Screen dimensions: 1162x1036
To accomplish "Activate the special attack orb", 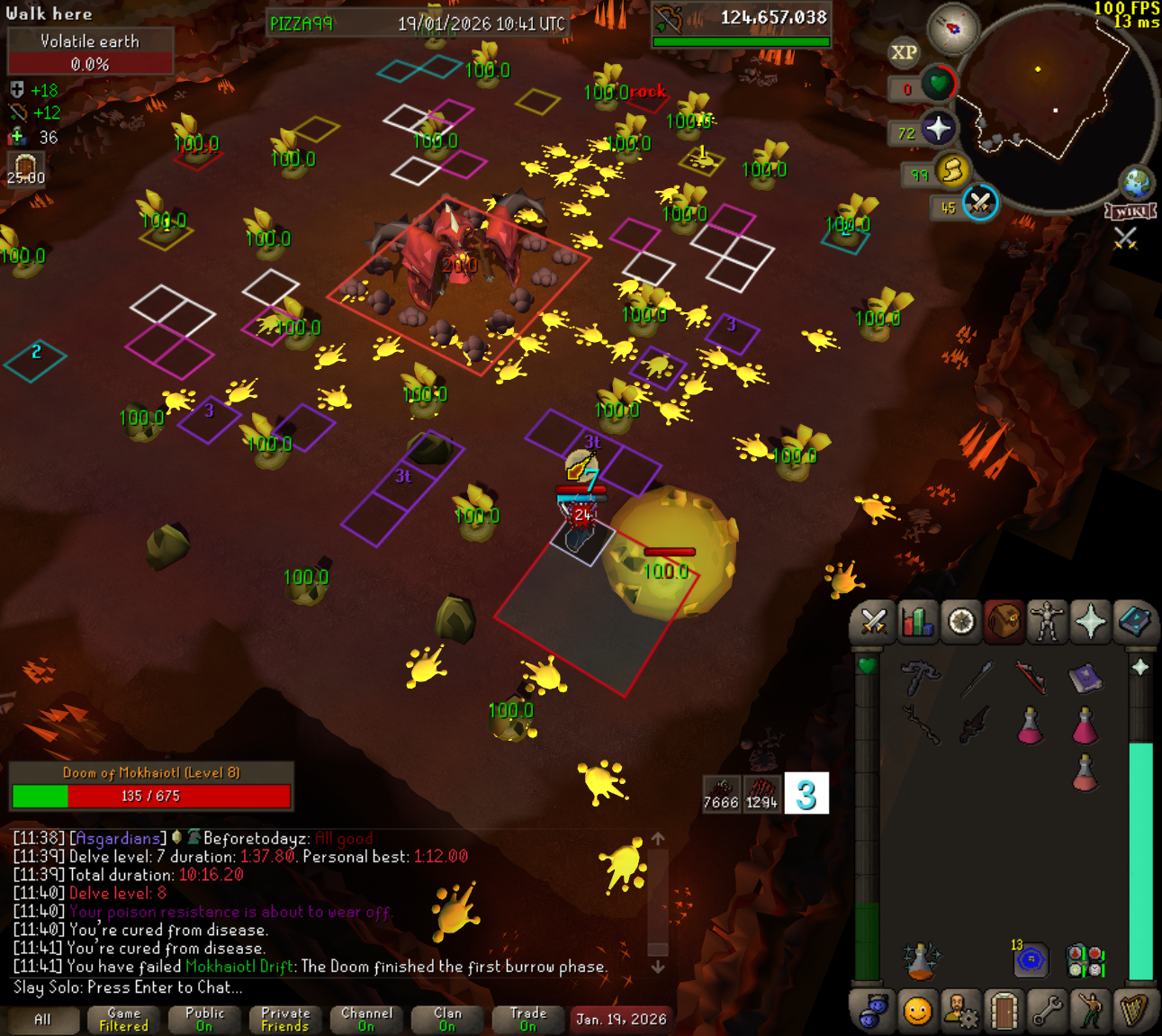I will point(979,203).
